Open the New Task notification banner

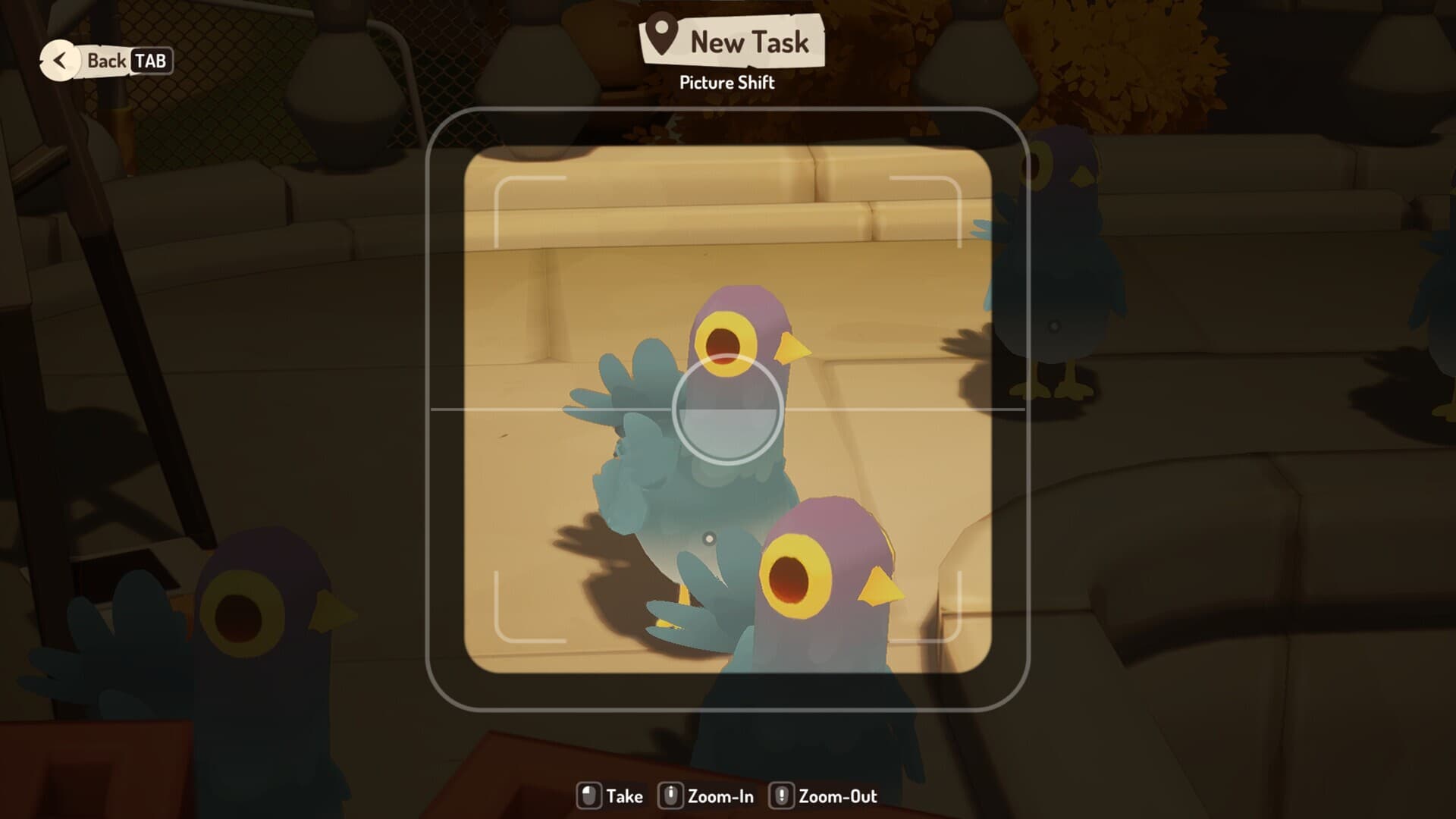[x=732, y=41]
